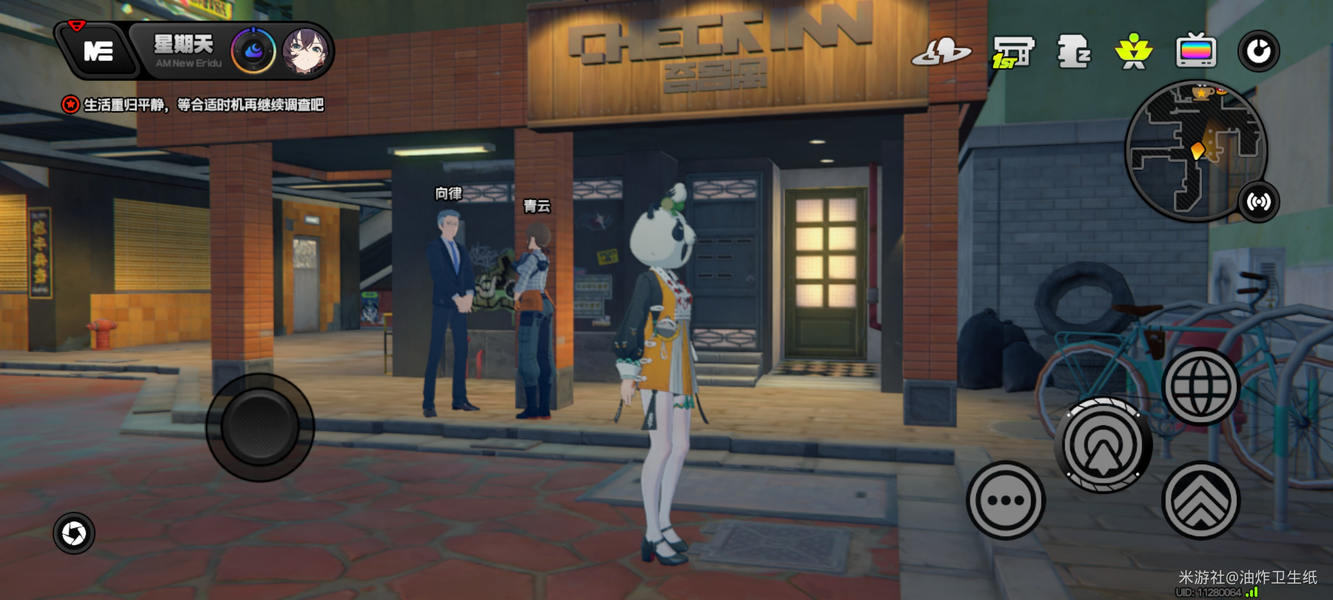Tap the round black dial icon
This screenshot has height=600, width=1333.
[1258, 51]
